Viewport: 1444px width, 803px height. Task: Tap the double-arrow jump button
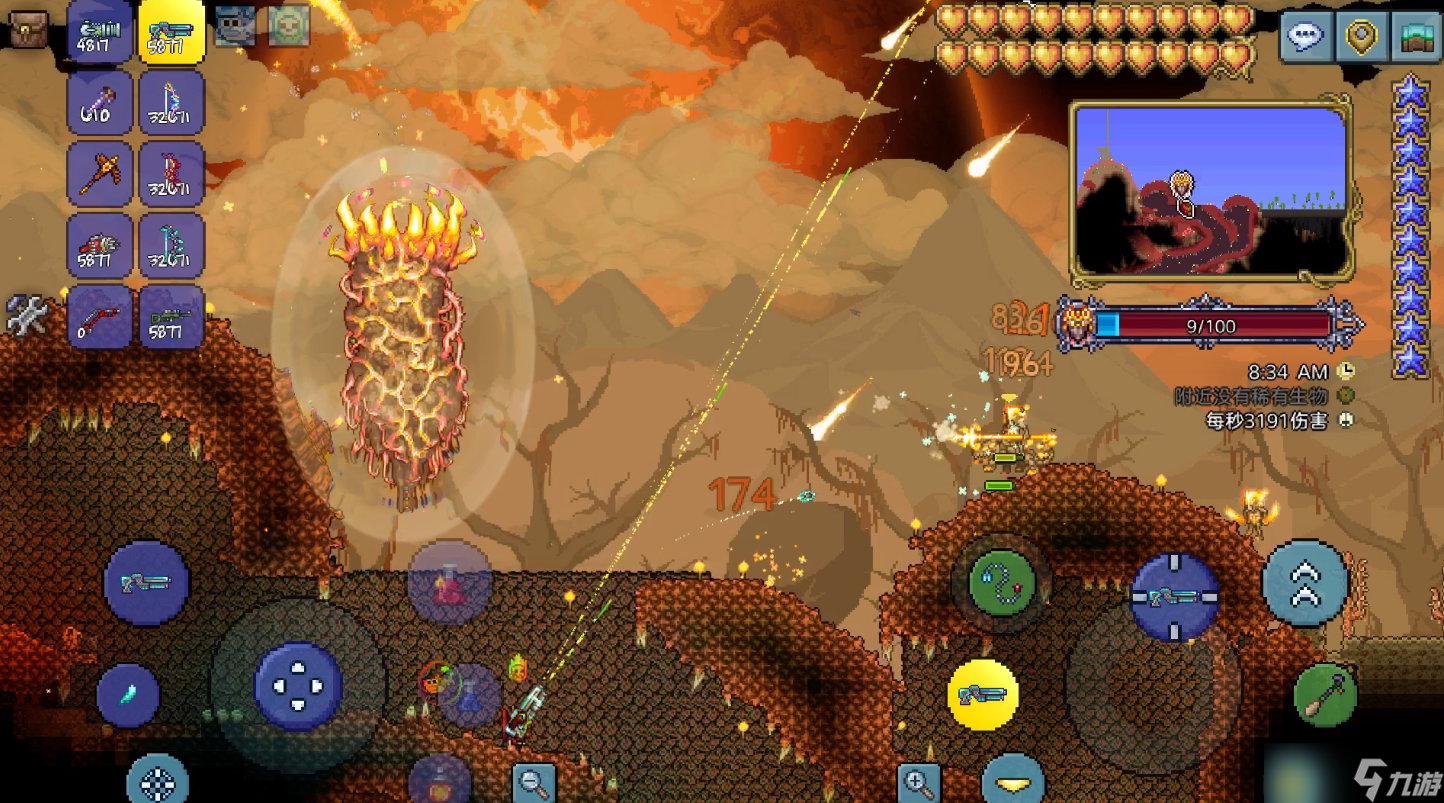(1305, 583)
